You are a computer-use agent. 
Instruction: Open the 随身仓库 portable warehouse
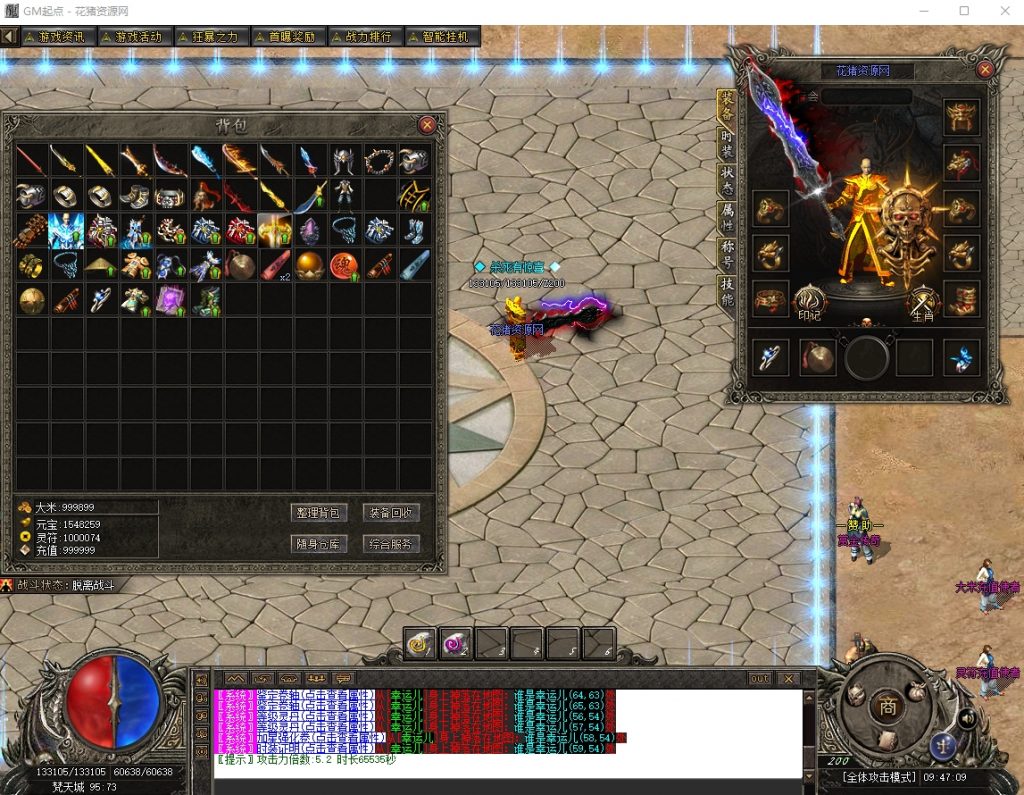tap(319, 544)
